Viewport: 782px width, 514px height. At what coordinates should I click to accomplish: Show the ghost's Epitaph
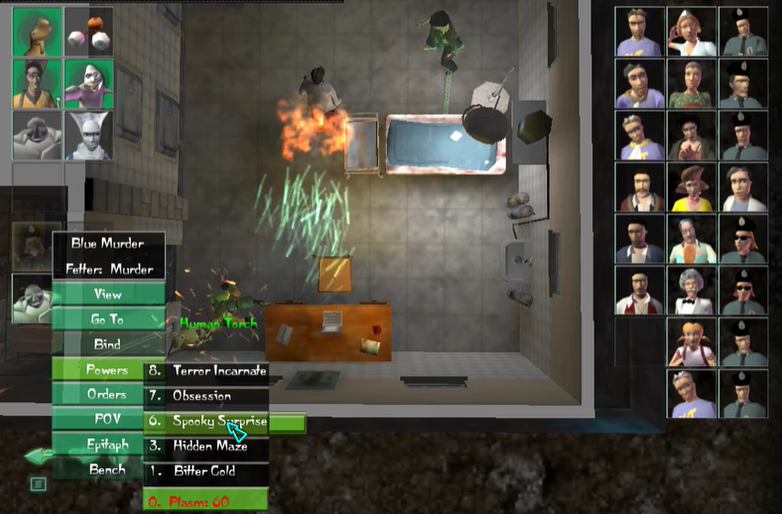[x=108, y=444]
